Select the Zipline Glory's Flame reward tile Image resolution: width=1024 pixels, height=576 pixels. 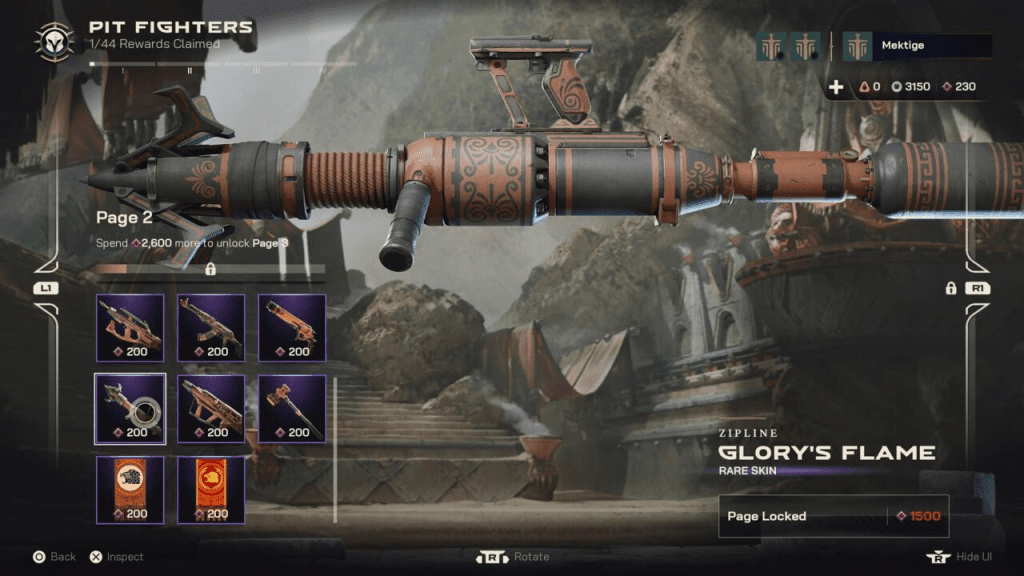(x=130, y=408)
